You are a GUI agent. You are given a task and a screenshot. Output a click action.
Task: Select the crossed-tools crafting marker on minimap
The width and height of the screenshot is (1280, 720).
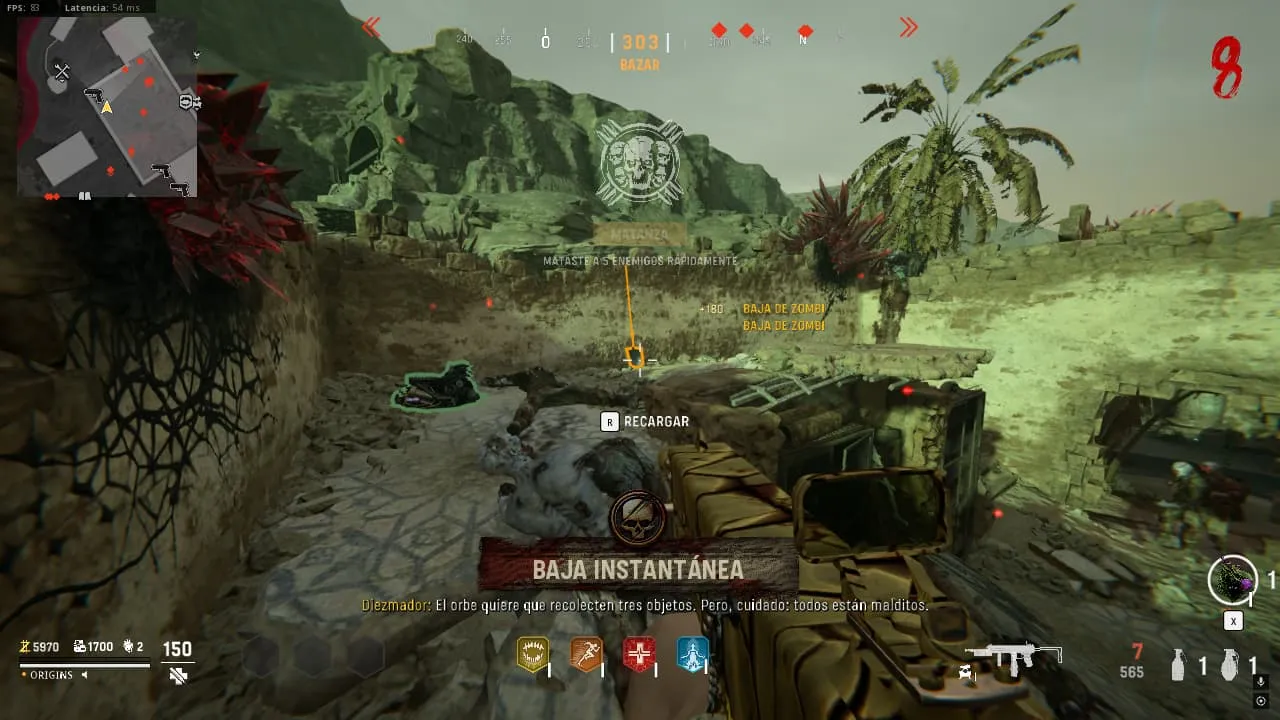[x=62, y=71]
